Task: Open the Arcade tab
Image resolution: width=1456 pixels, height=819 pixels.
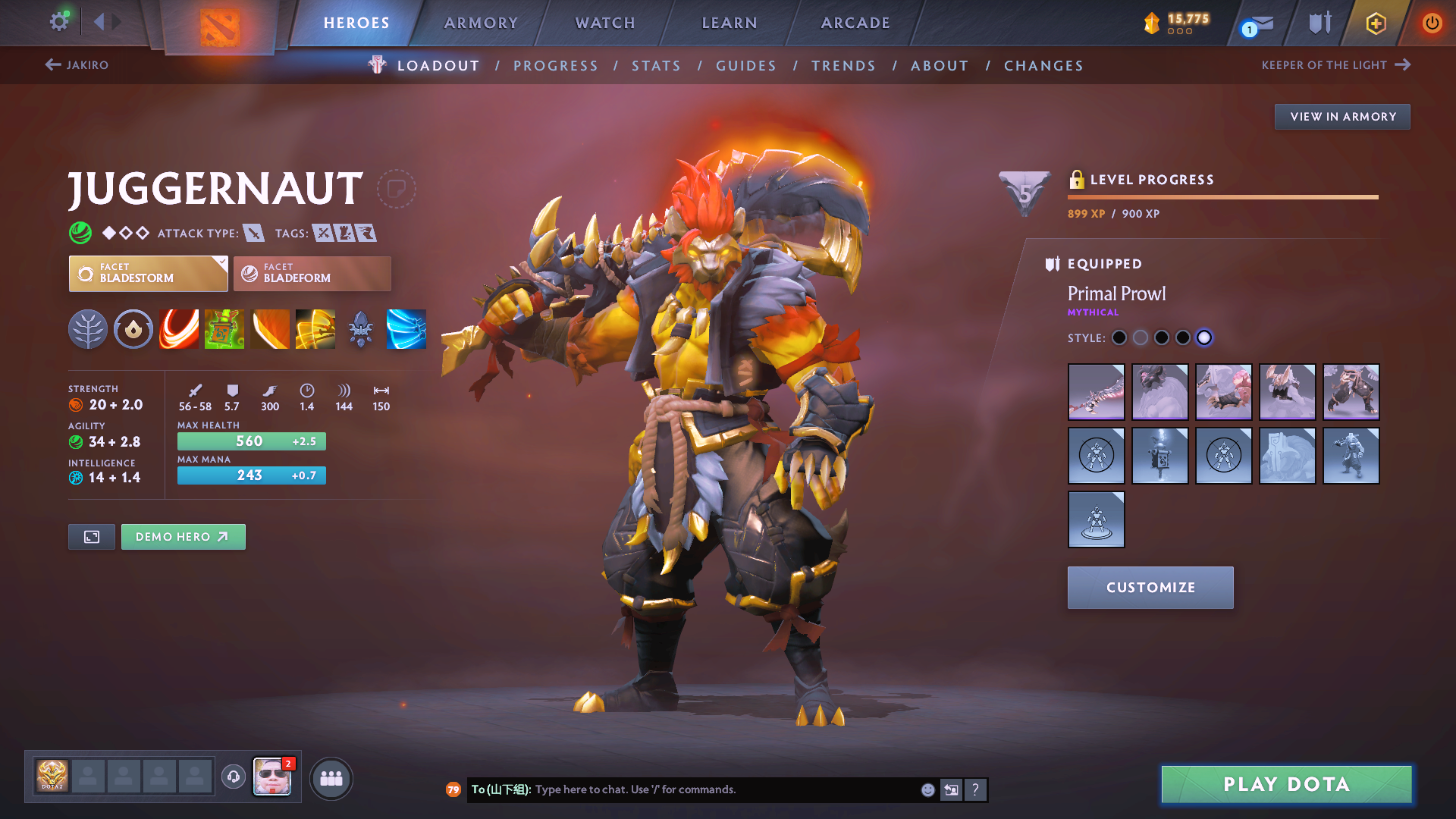Action: pyautogui.click(x=855, y=23)
